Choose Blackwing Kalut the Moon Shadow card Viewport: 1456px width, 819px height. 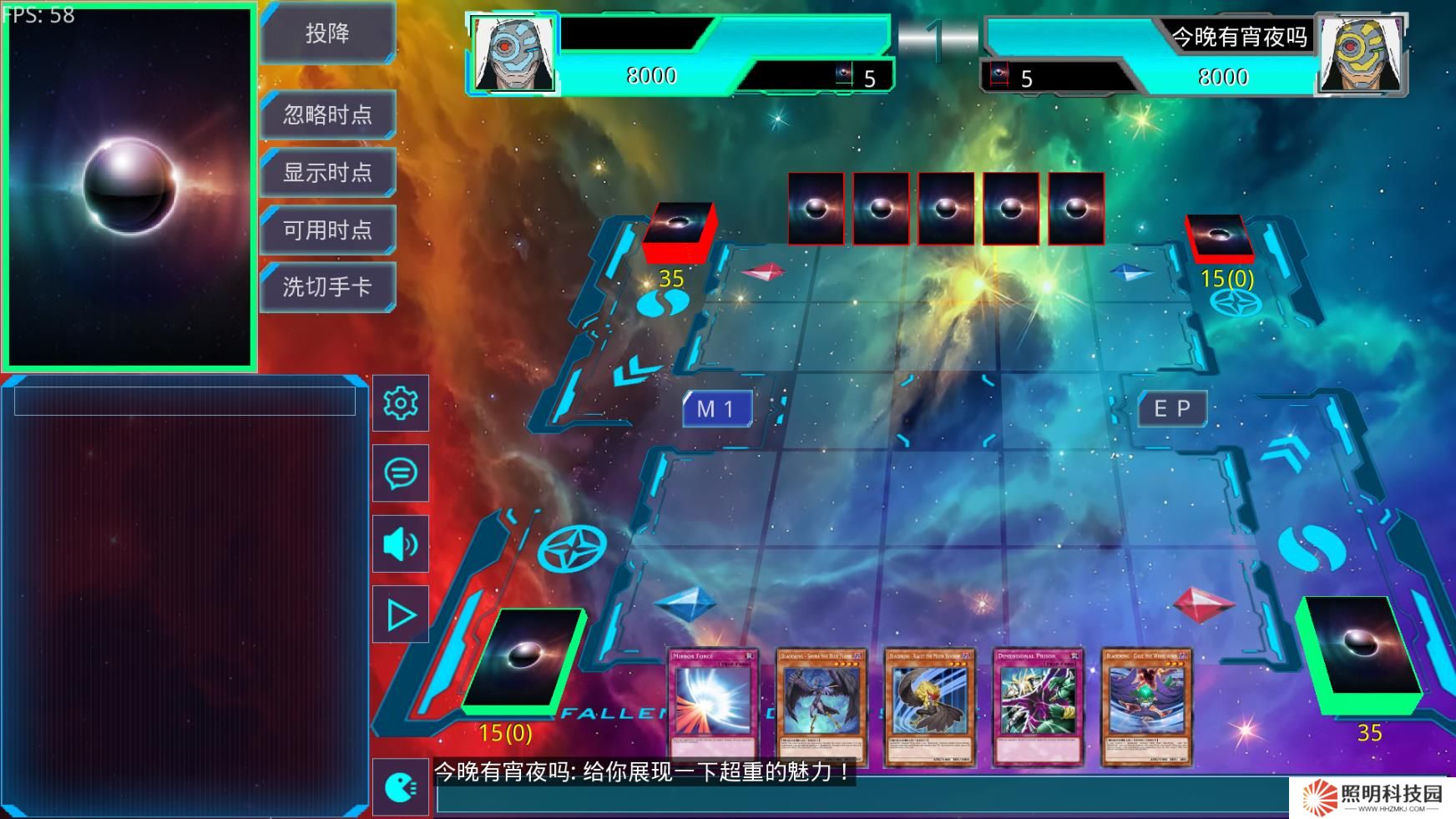930,707
